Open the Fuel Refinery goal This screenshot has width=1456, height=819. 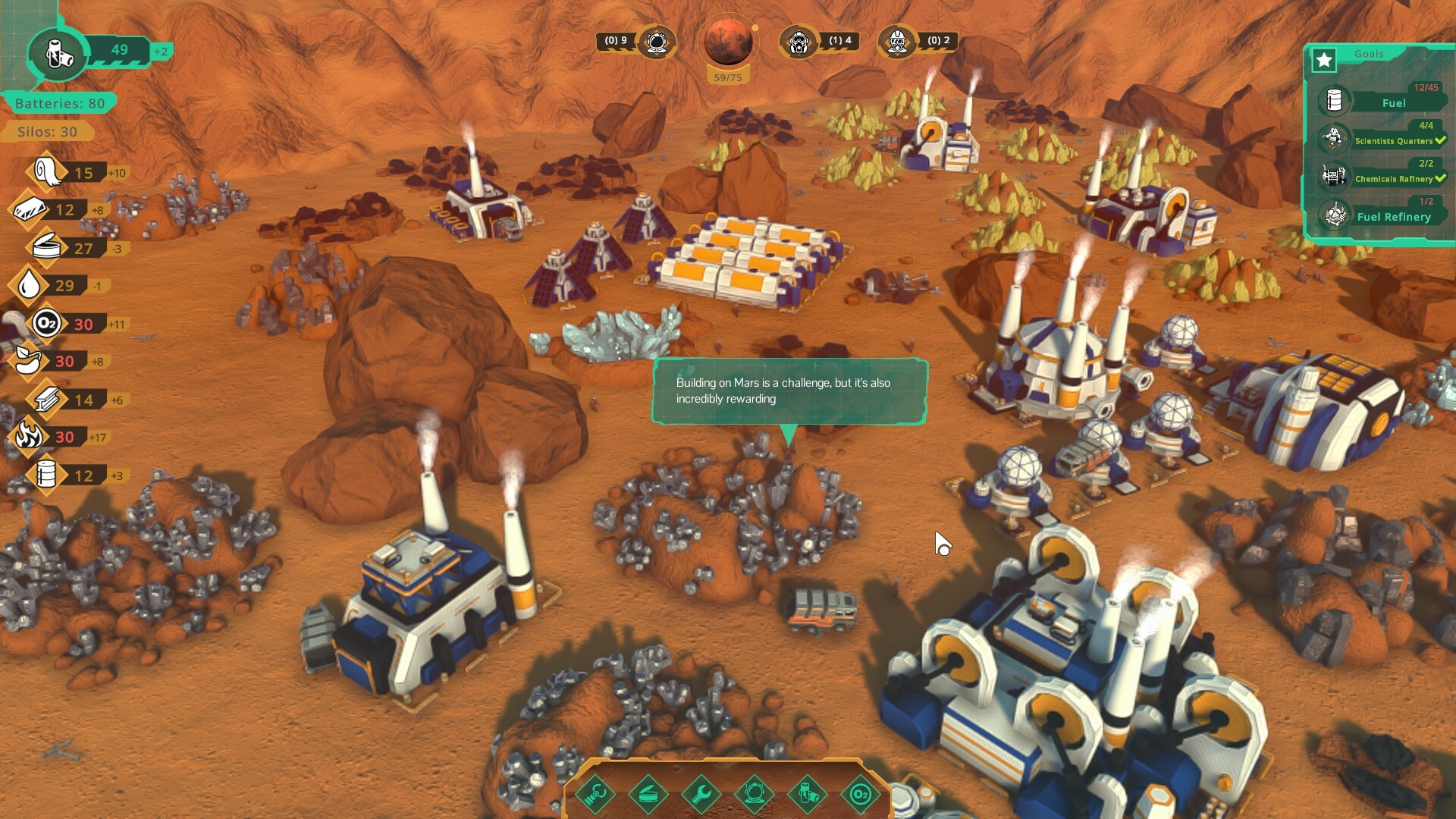point(1392,215)
